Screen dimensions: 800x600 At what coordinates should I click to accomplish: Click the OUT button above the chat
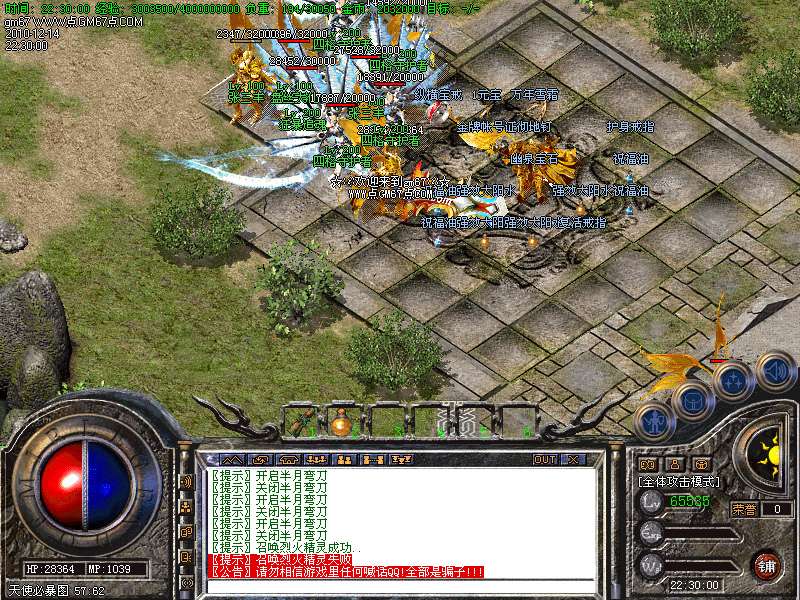pos(545,459)
